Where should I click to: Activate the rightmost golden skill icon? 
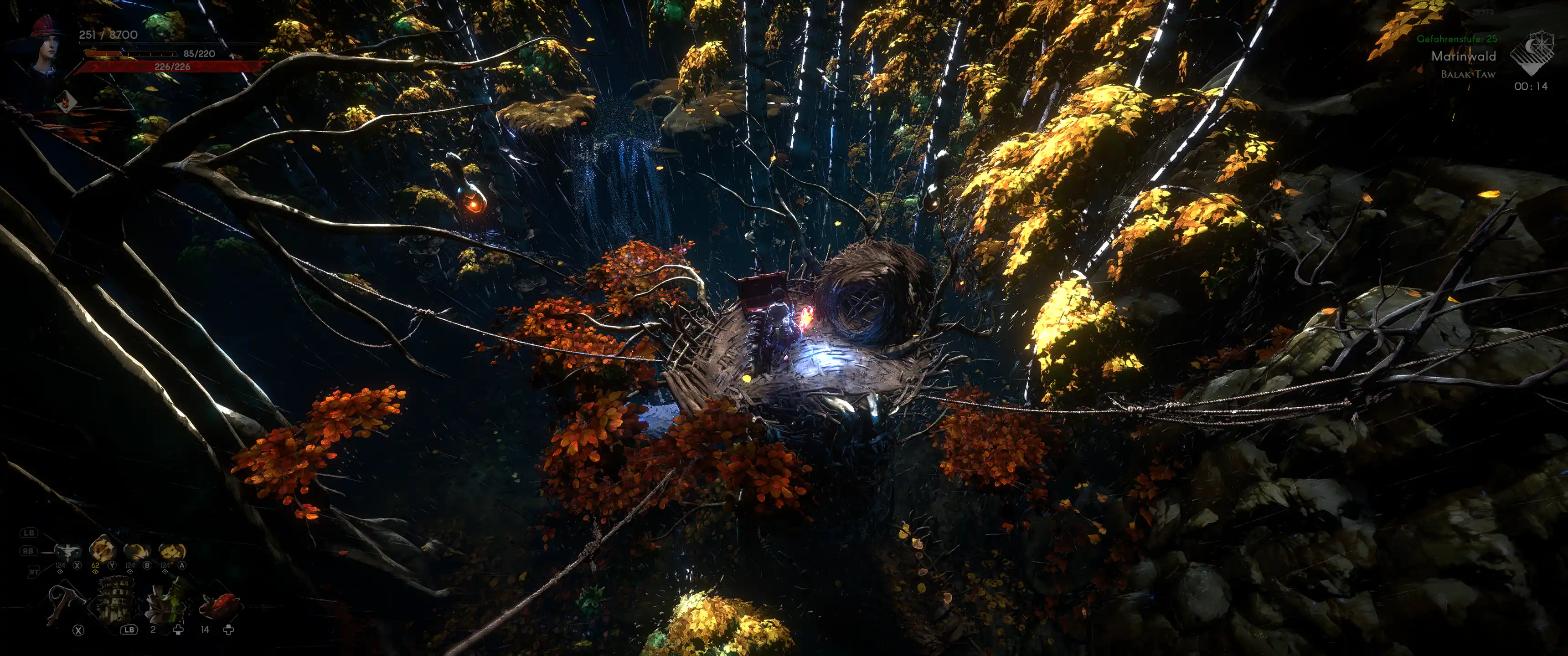(172, 551)
